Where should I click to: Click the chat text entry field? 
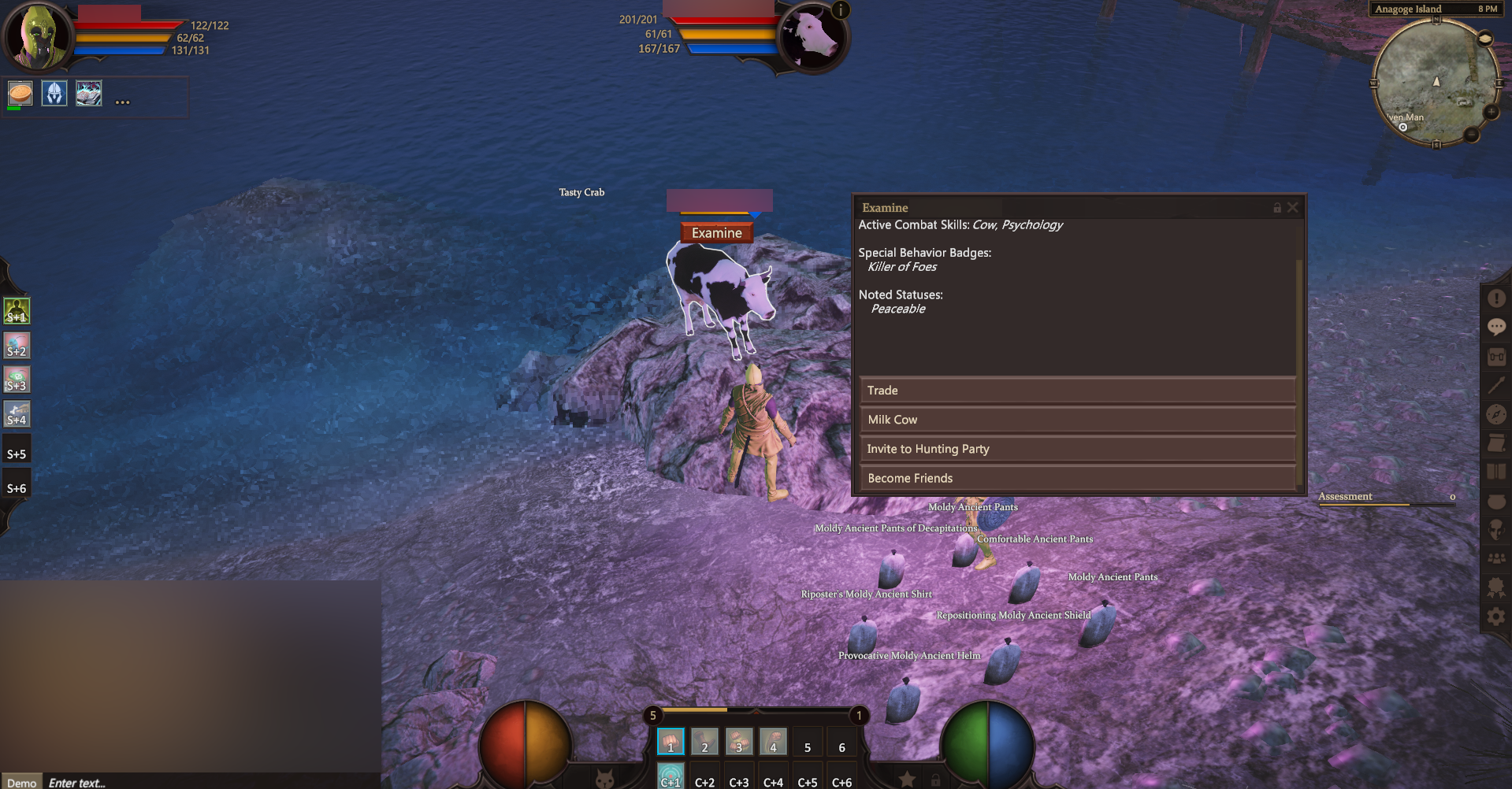pos(205,782)
